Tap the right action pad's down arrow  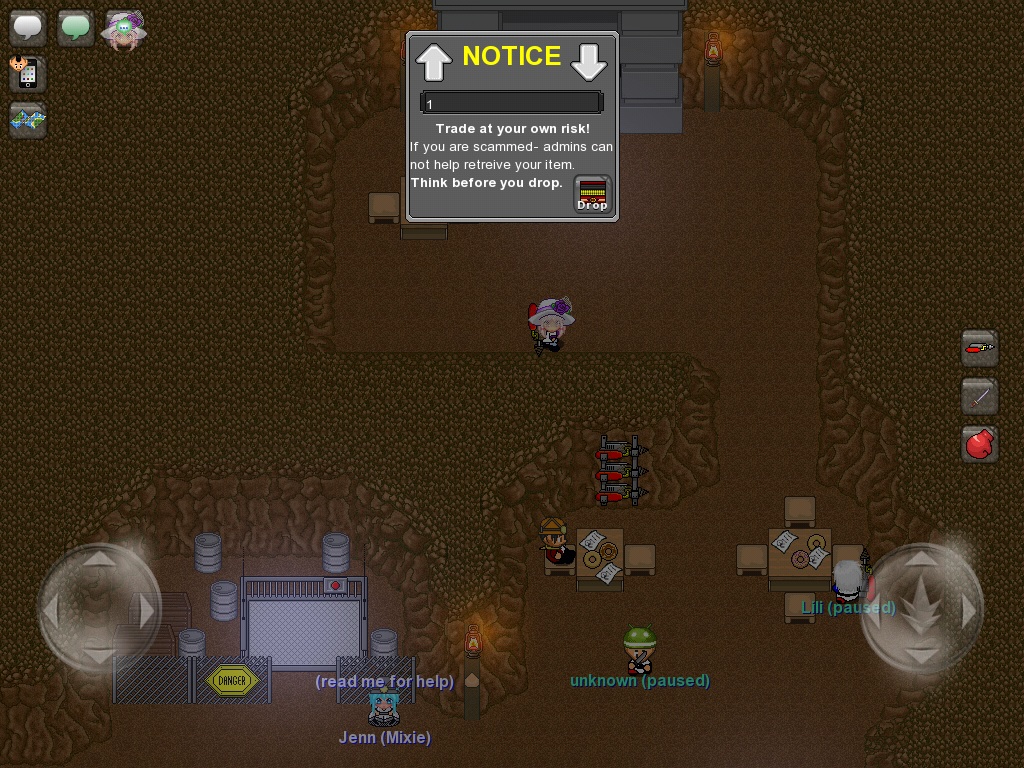pos(921,654)
